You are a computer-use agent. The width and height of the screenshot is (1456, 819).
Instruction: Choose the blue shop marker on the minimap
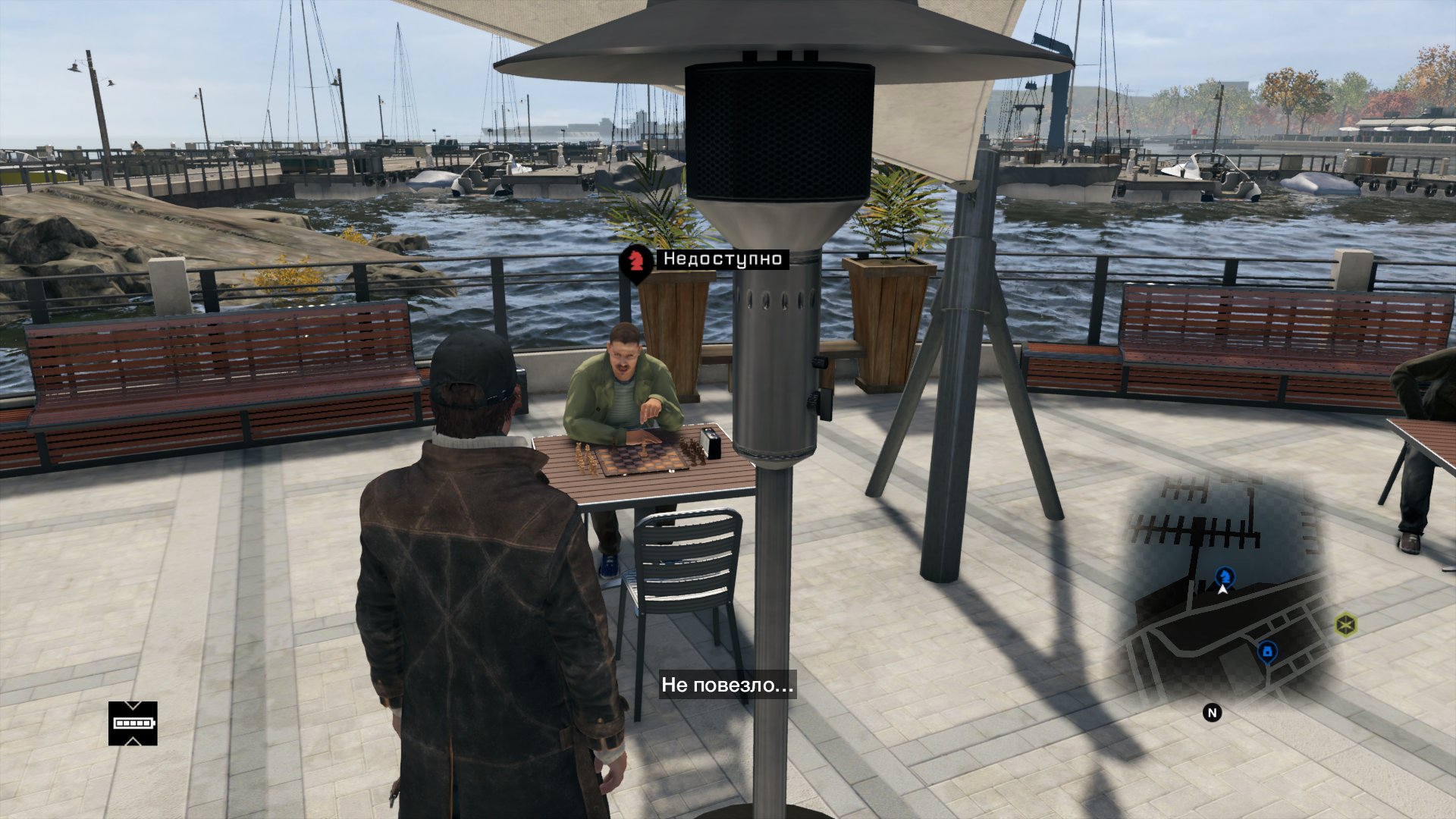point(1266,651)
